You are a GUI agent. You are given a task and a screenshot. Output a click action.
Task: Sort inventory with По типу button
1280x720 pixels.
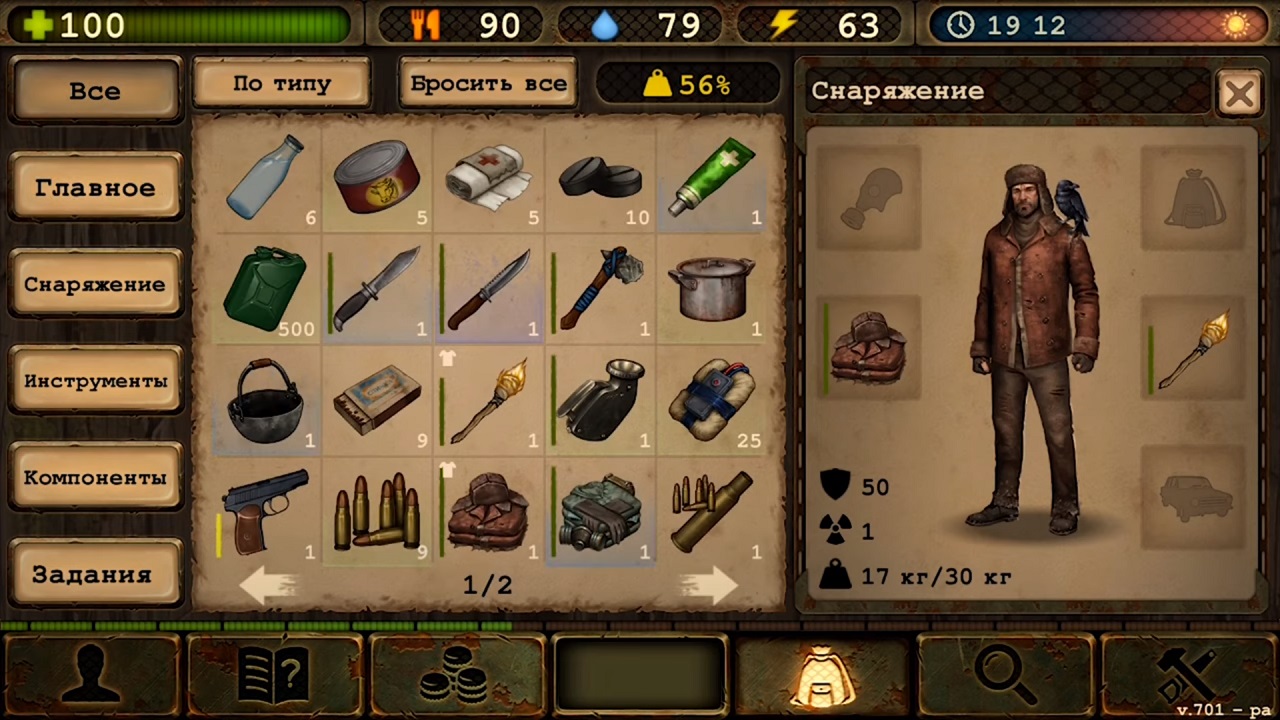281,84
